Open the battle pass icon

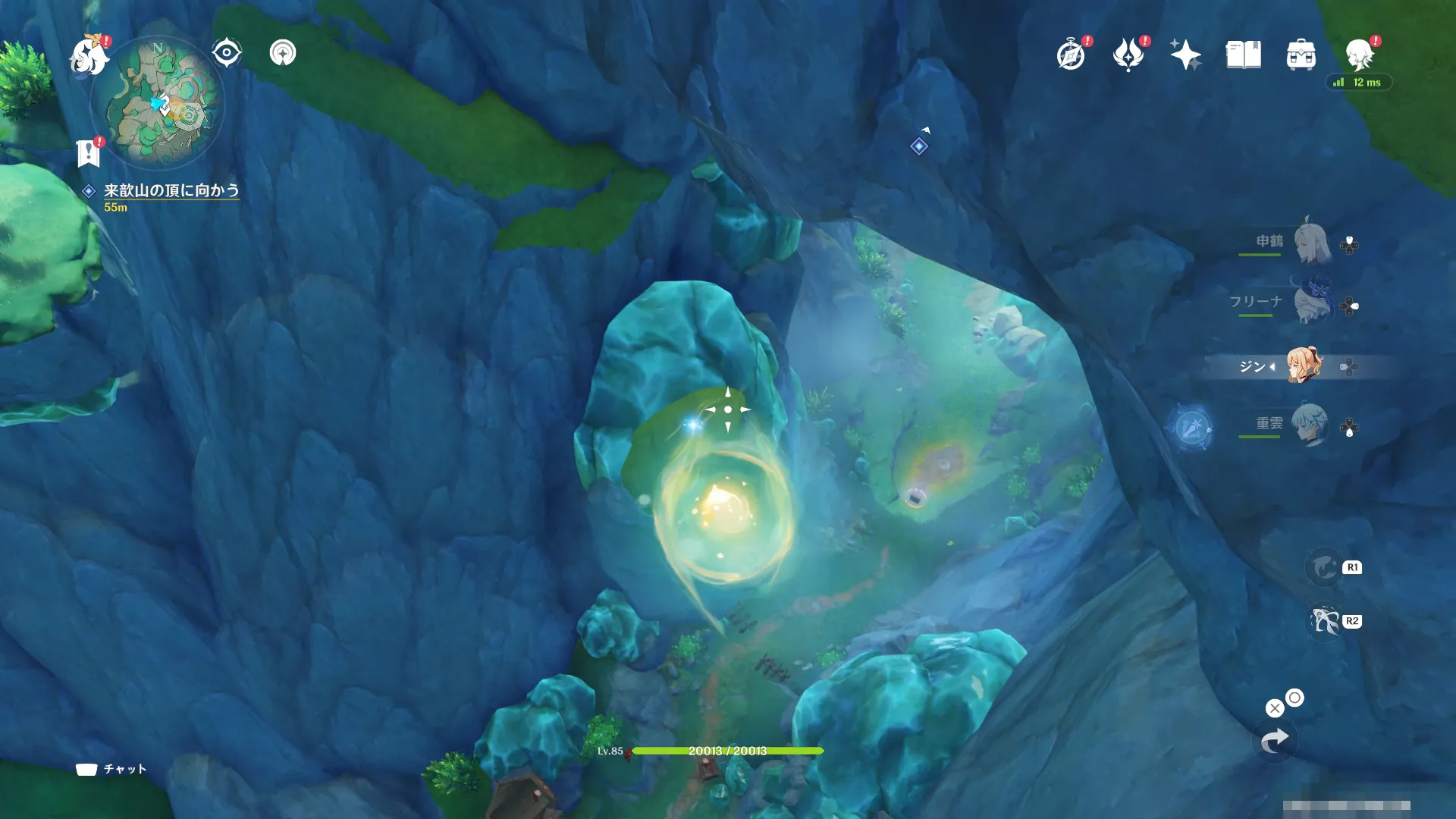[1128, 55]
